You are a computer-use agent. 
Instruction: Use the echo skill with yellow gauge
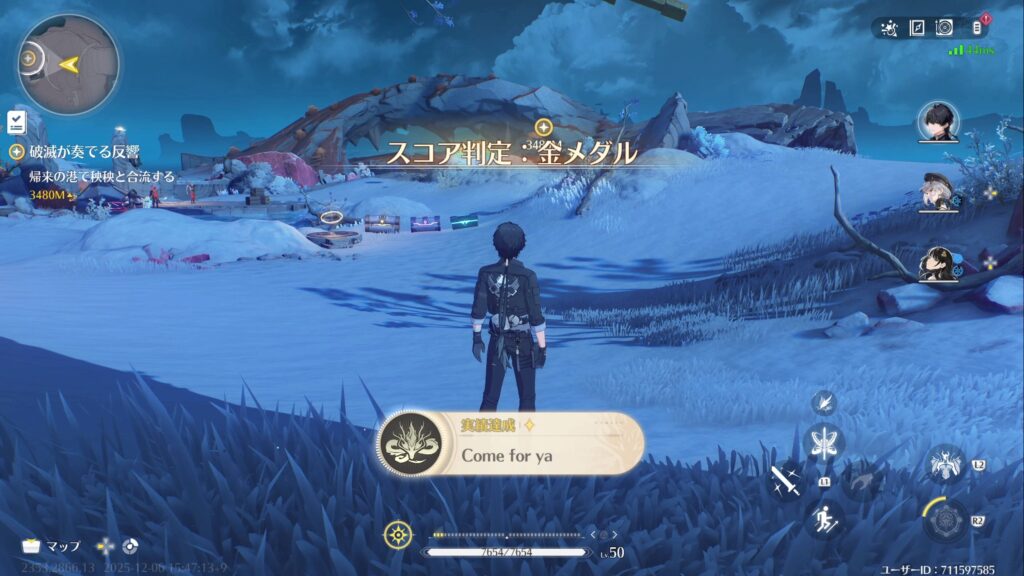[x=944, y=520]
